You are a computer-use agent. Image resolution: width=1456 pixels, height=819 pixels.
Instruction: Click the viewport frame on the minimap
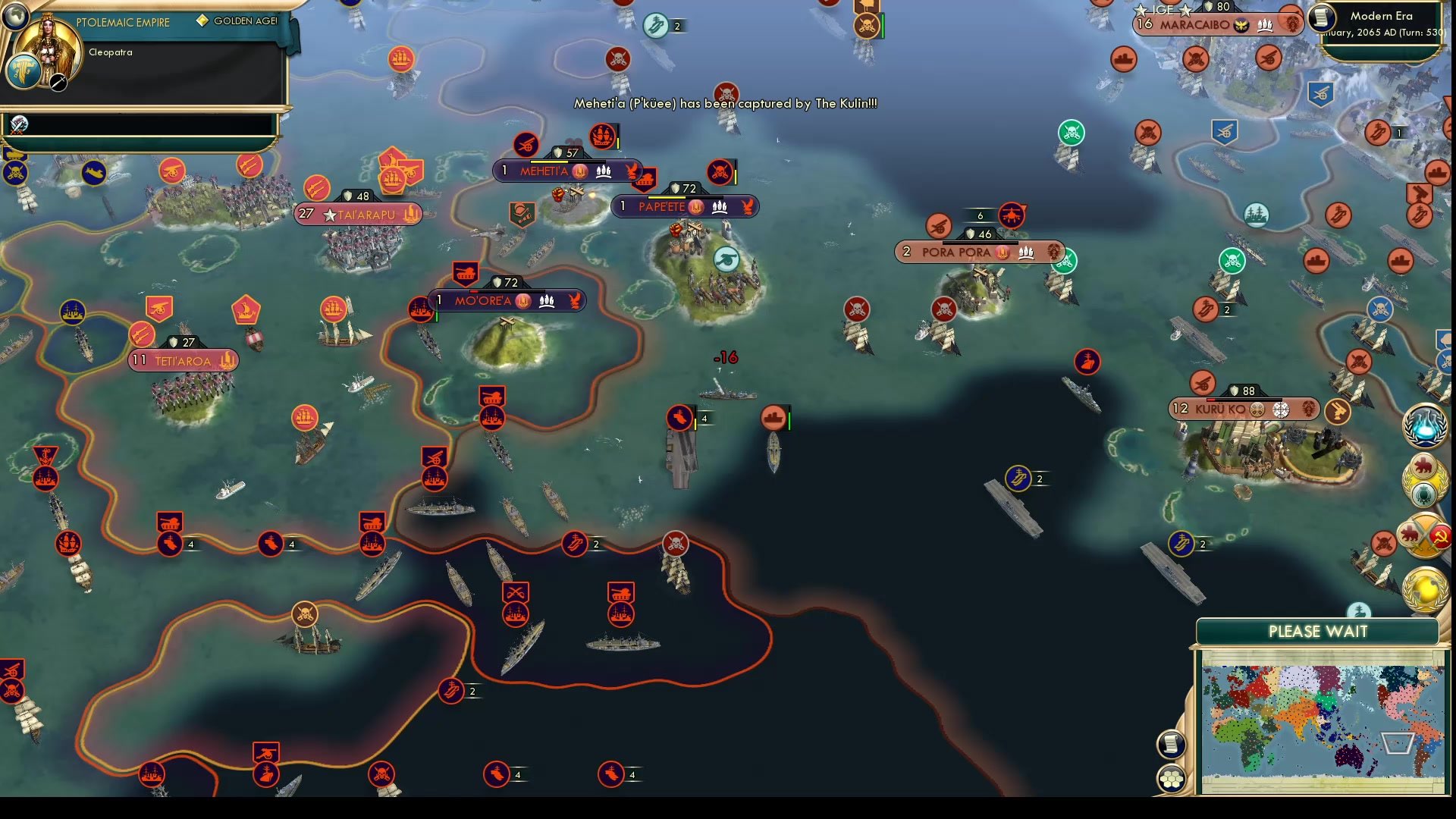tap(1398, 744)
